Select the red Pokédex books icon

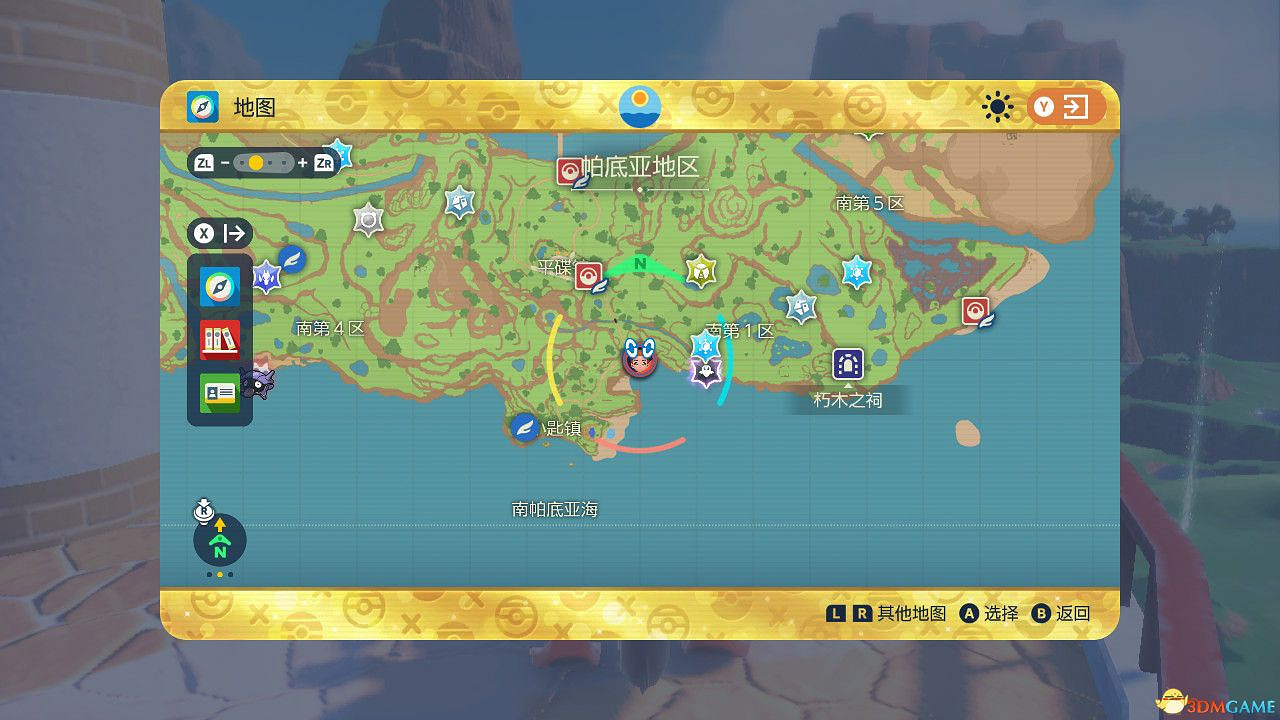pos(219,340)
